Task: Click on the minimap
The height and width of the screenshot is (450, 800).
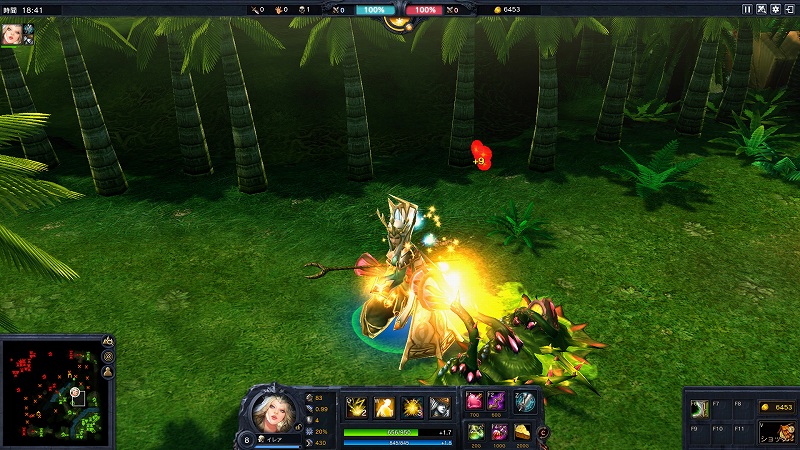Action: 49,391
